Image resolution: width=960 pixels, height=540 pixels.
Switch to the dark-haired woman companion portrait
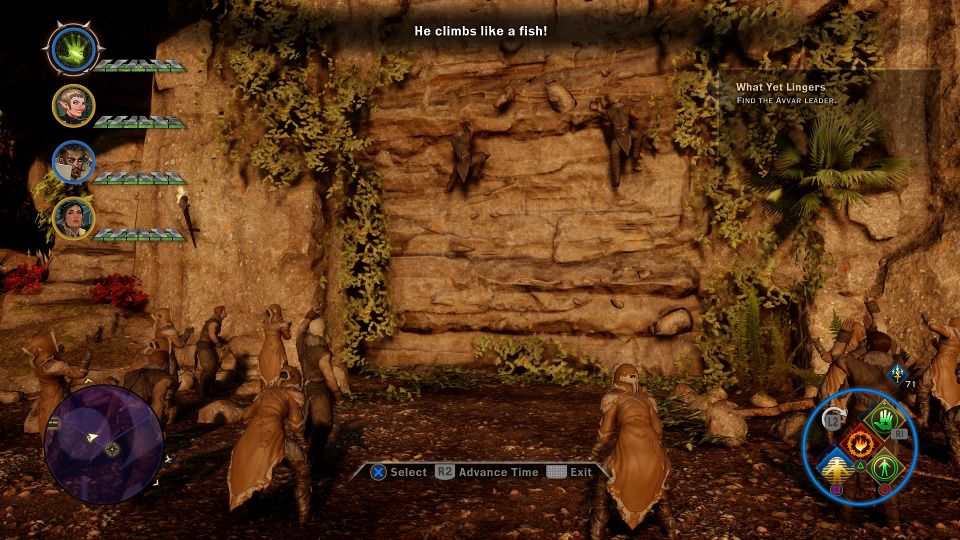(73, 218)
